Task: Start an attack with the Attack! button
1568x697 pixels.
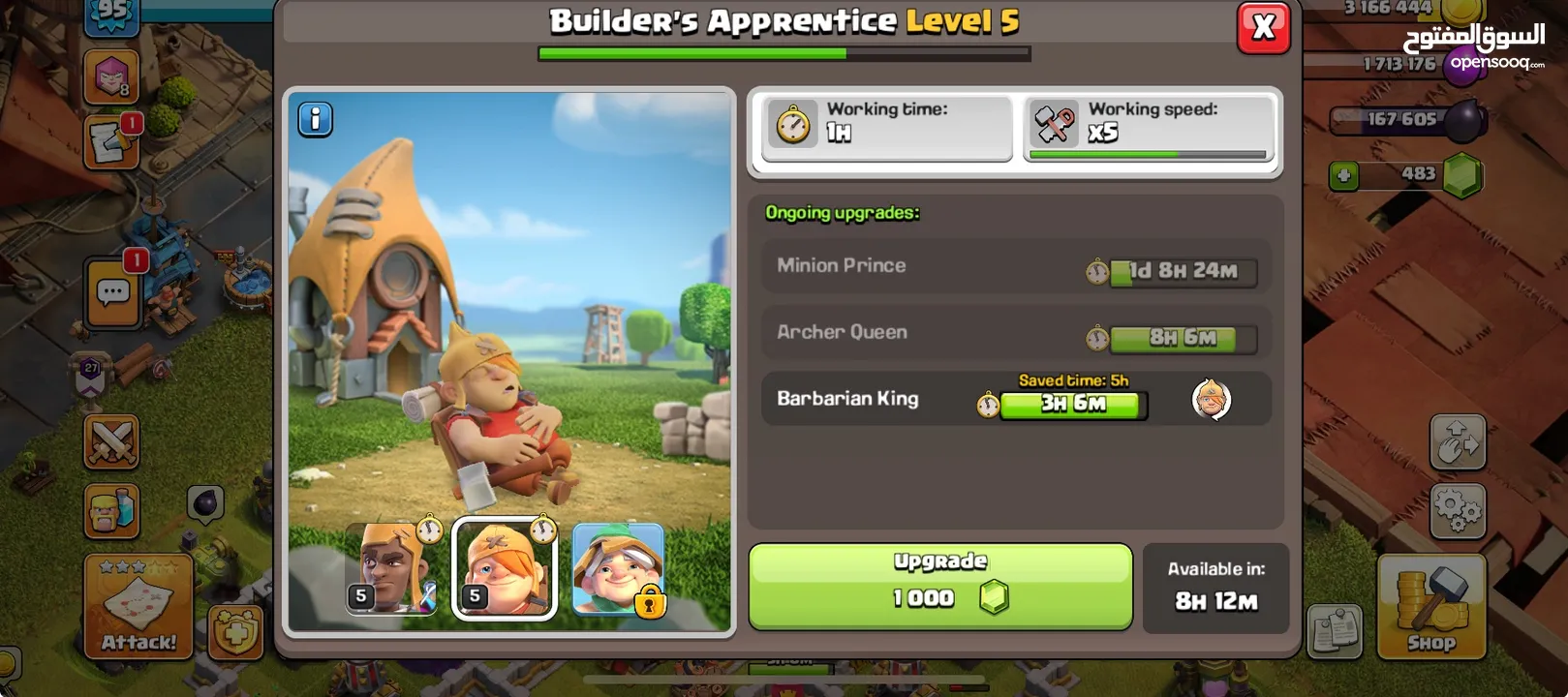Action: [138, 607]
